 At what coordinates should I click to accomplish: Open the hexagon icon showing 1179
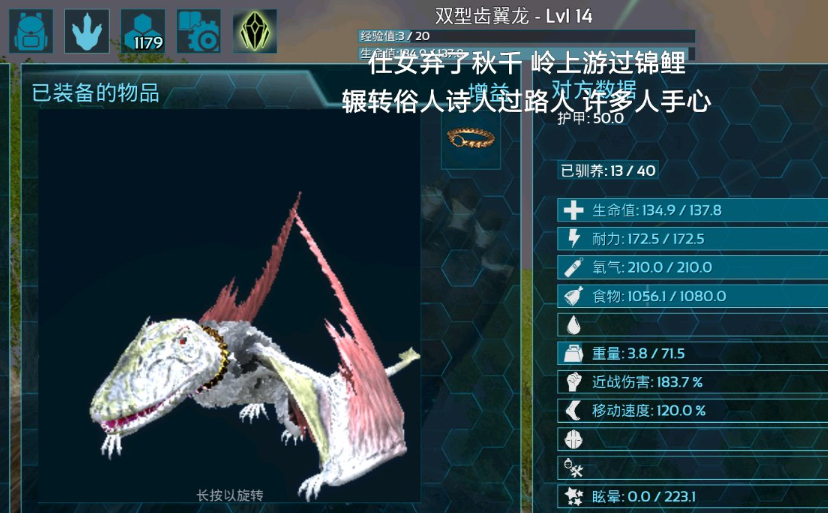tap(143, 31)
